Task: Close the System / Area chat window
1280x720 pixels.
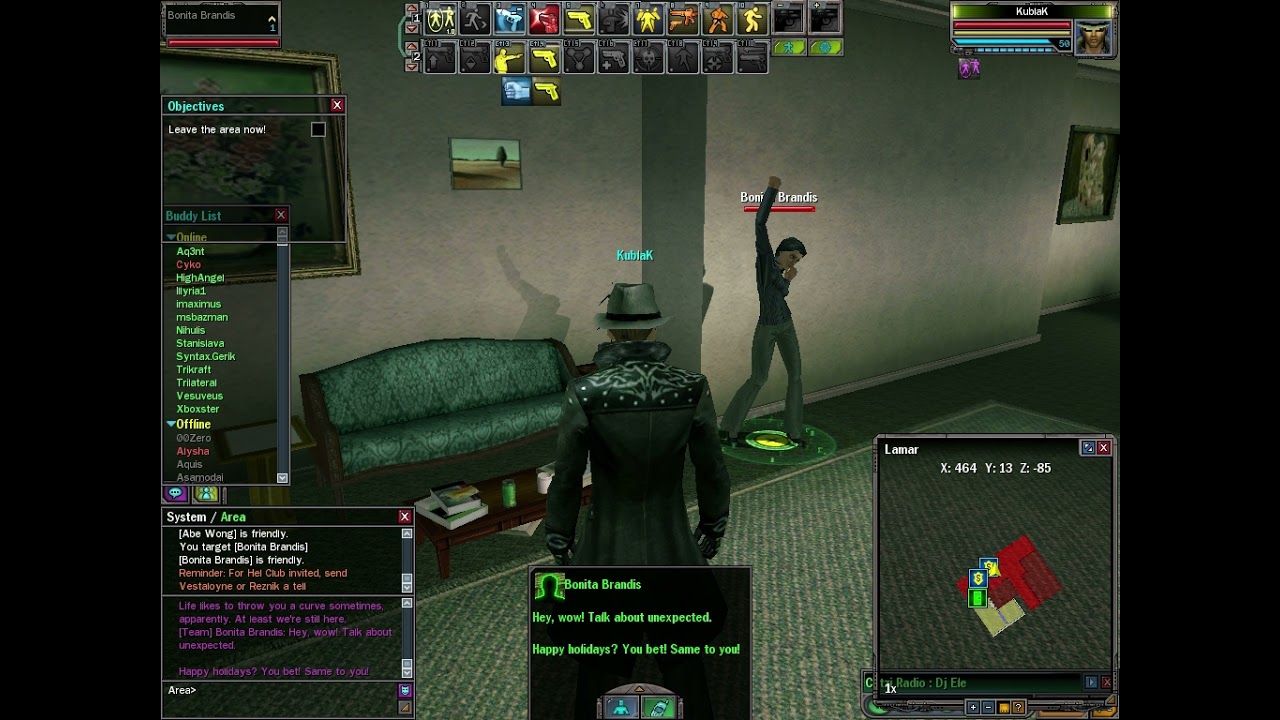Action: (405, 516)
